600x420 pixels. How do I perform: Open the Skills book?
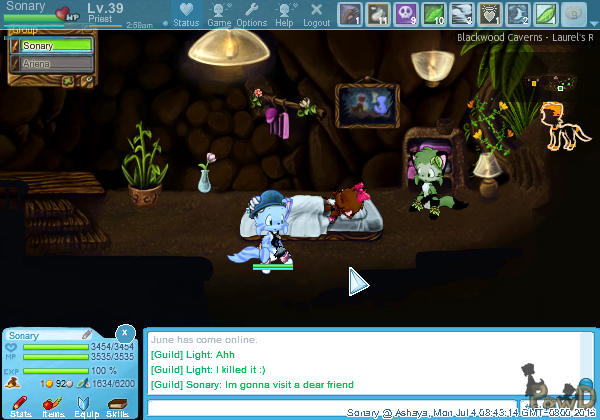118,404
